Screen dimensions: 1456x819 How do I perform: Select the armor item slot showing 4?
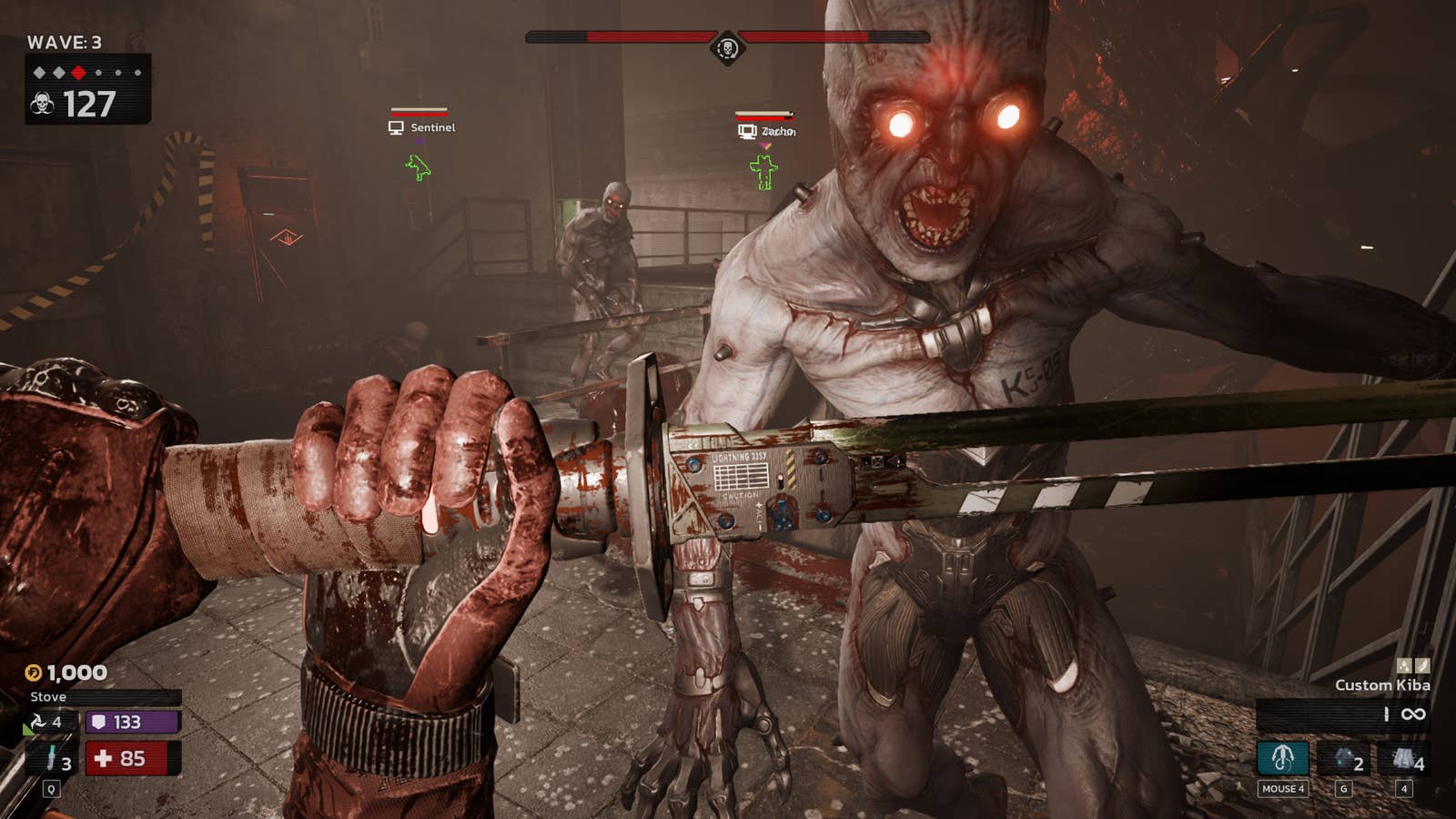(1405, 758)
